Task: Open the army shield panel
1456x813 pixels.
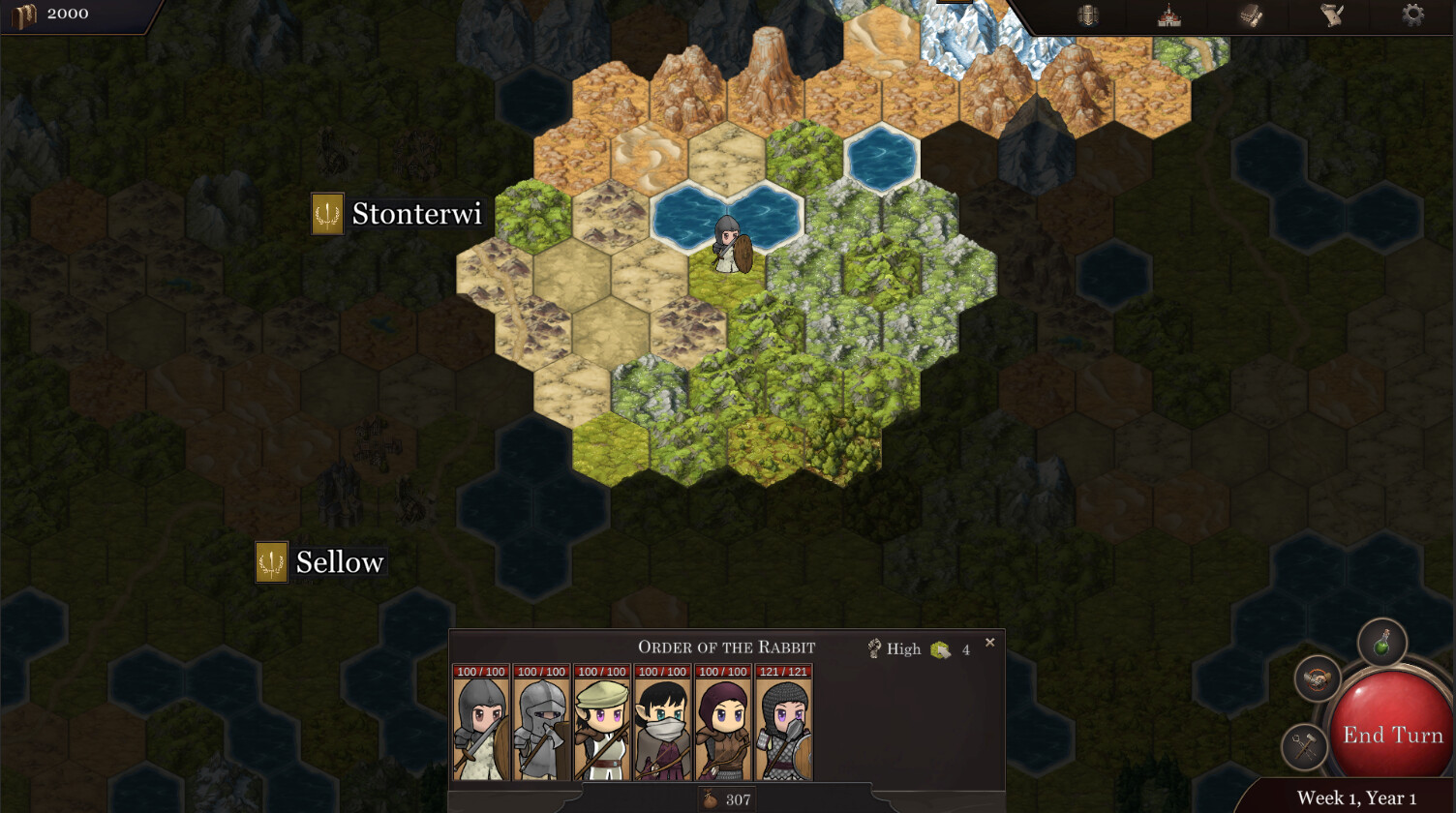Action: pos(1086,15)
